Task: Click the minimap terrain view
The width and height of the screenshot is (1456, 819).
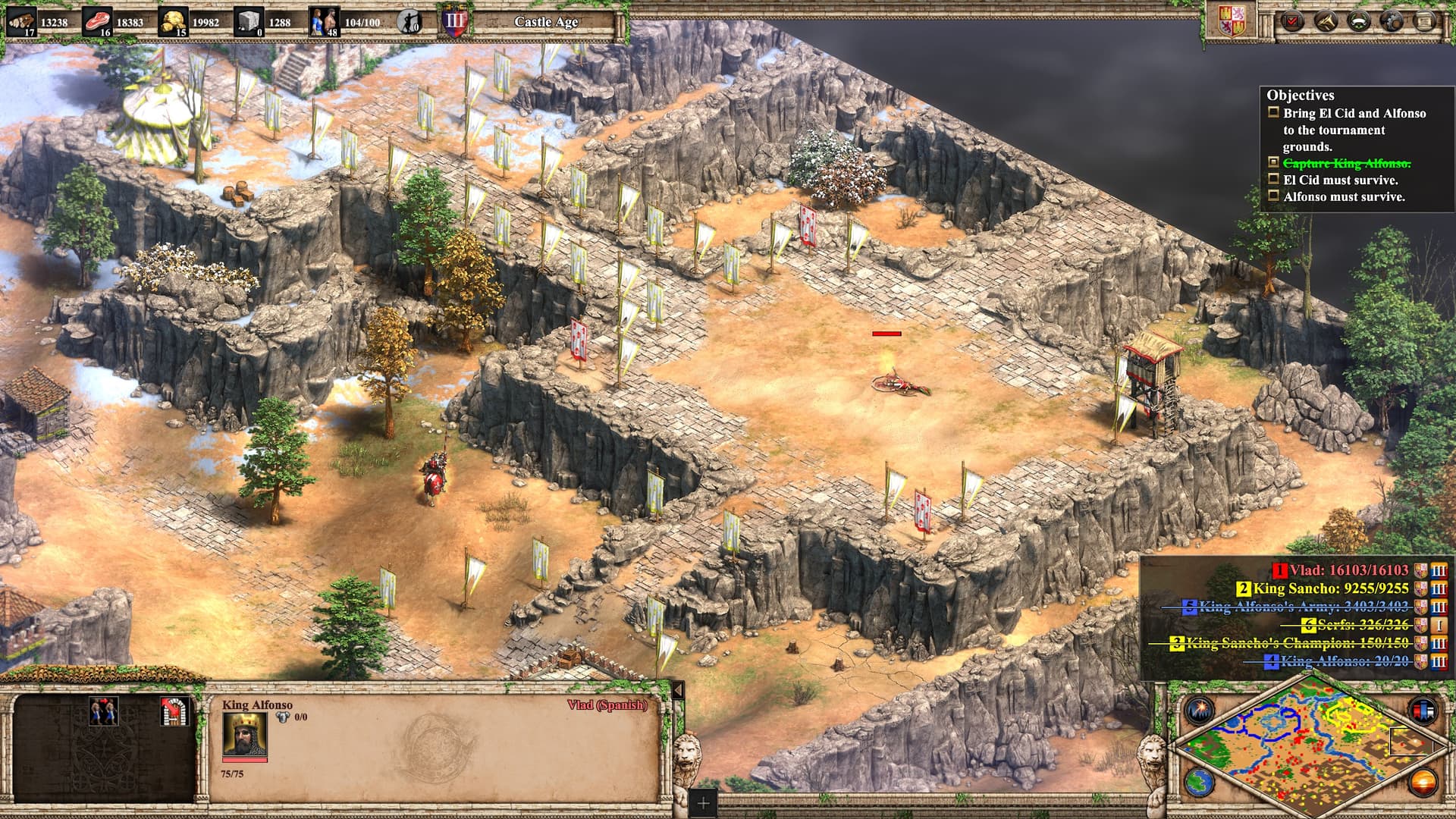Action: (1304, 747)
